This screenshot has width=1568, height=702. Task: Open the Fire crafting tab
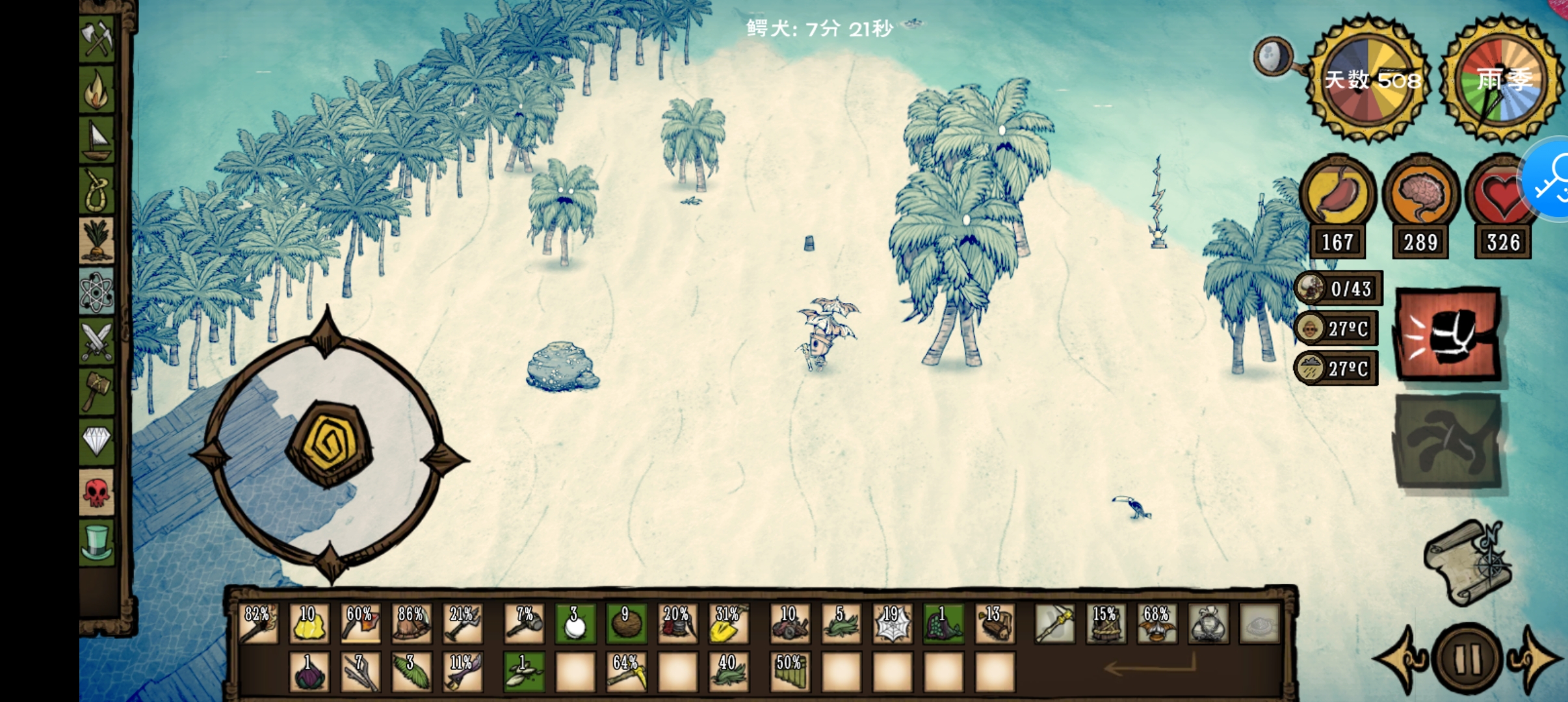(x=97, y=90)
